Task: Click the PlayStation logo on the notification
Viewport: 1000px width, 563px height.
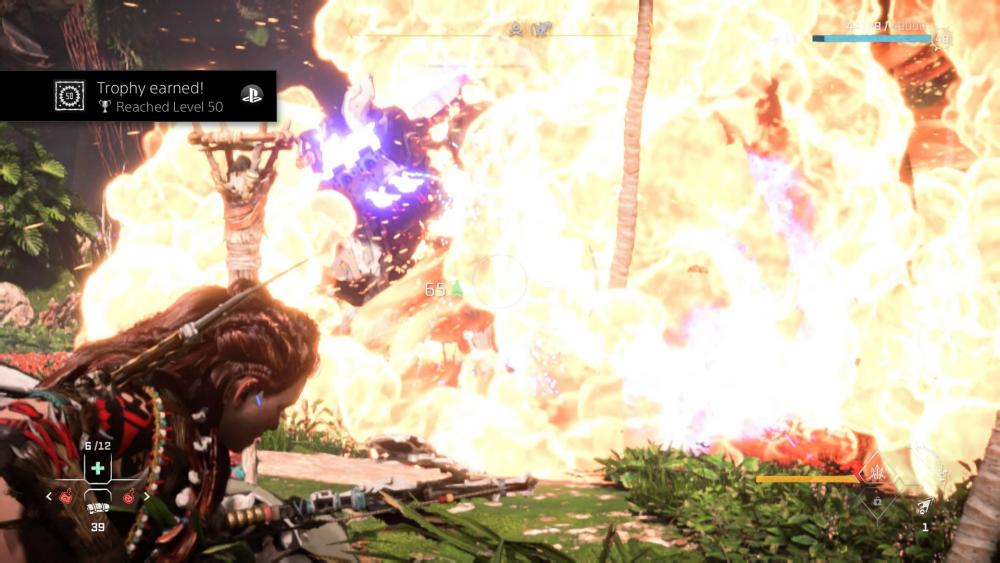Action: tap(251, 95)
